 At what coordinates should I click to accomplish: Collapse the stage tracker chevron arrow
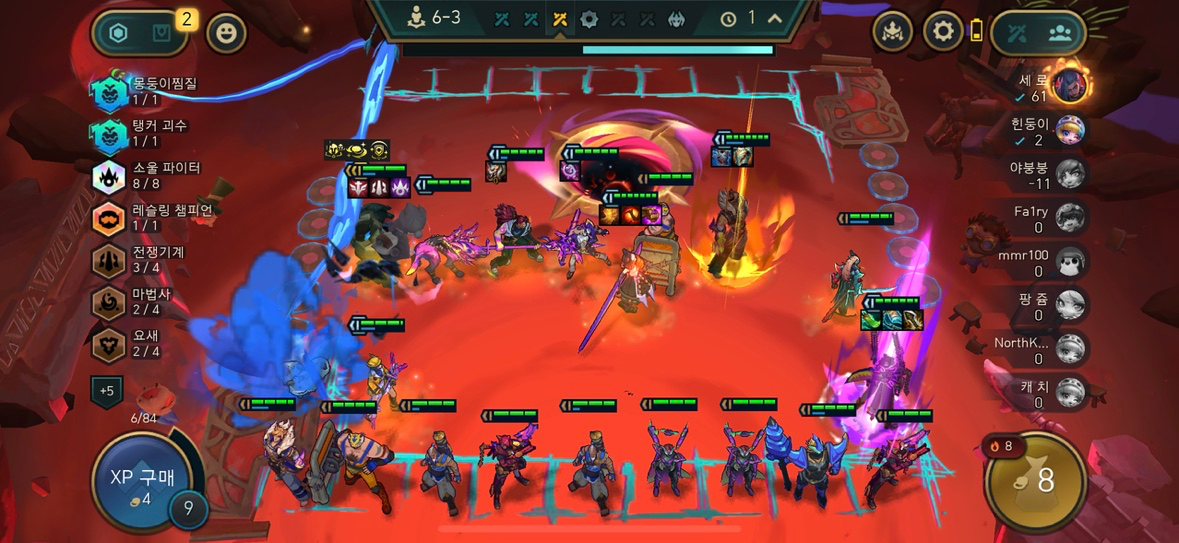pyautogui.click(x=775, y=18)
